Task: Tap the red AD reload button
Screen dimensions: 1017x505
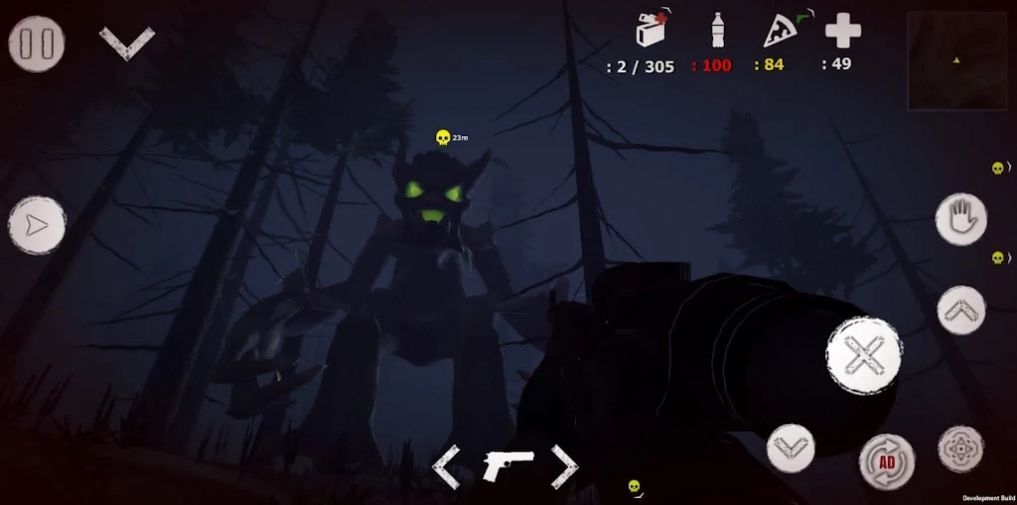Action: coord(887,462)
